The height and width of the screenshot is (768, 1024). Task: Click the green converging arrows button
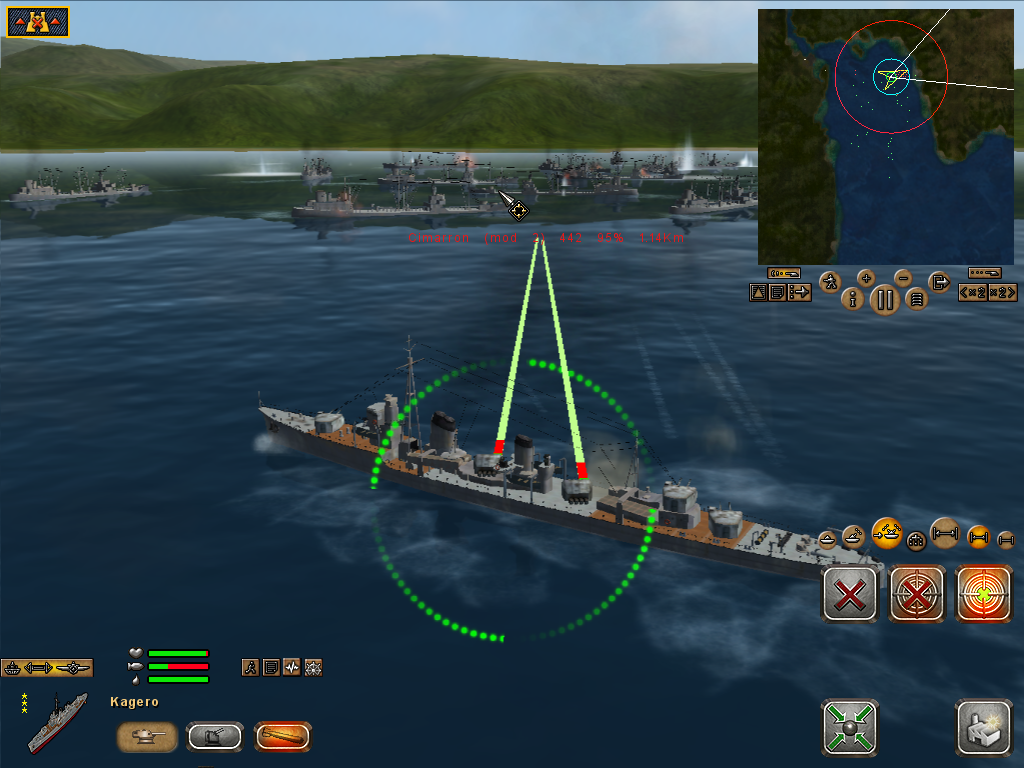(x=850, y=727)
